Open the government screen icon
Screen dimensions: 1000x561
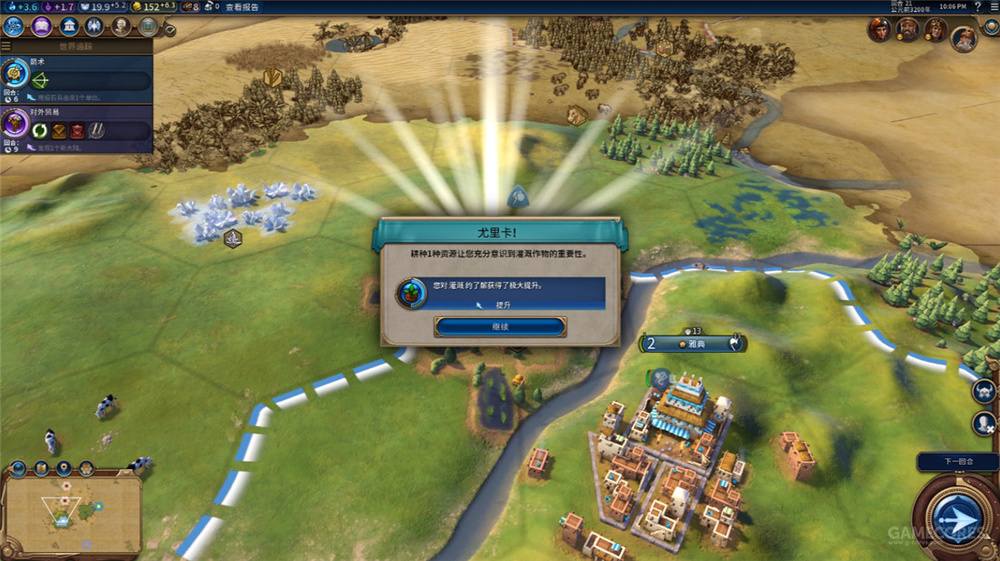[x=69, y=25]
